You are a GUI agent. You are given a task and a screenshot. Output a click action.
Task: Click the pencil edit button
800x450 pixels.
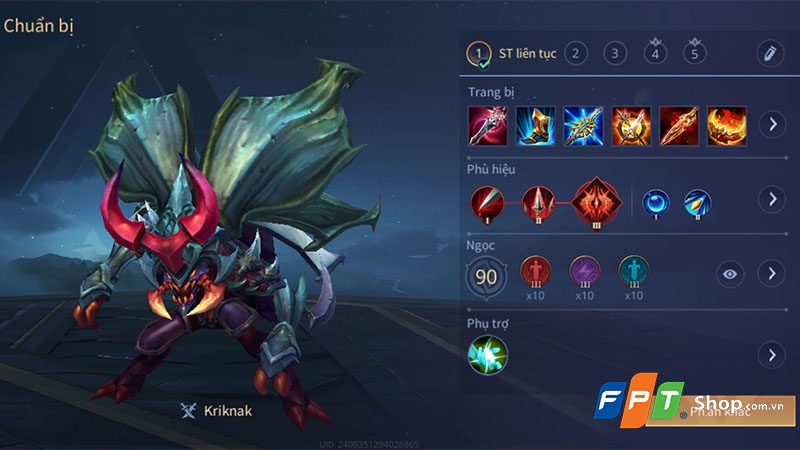tap(769, 53)
